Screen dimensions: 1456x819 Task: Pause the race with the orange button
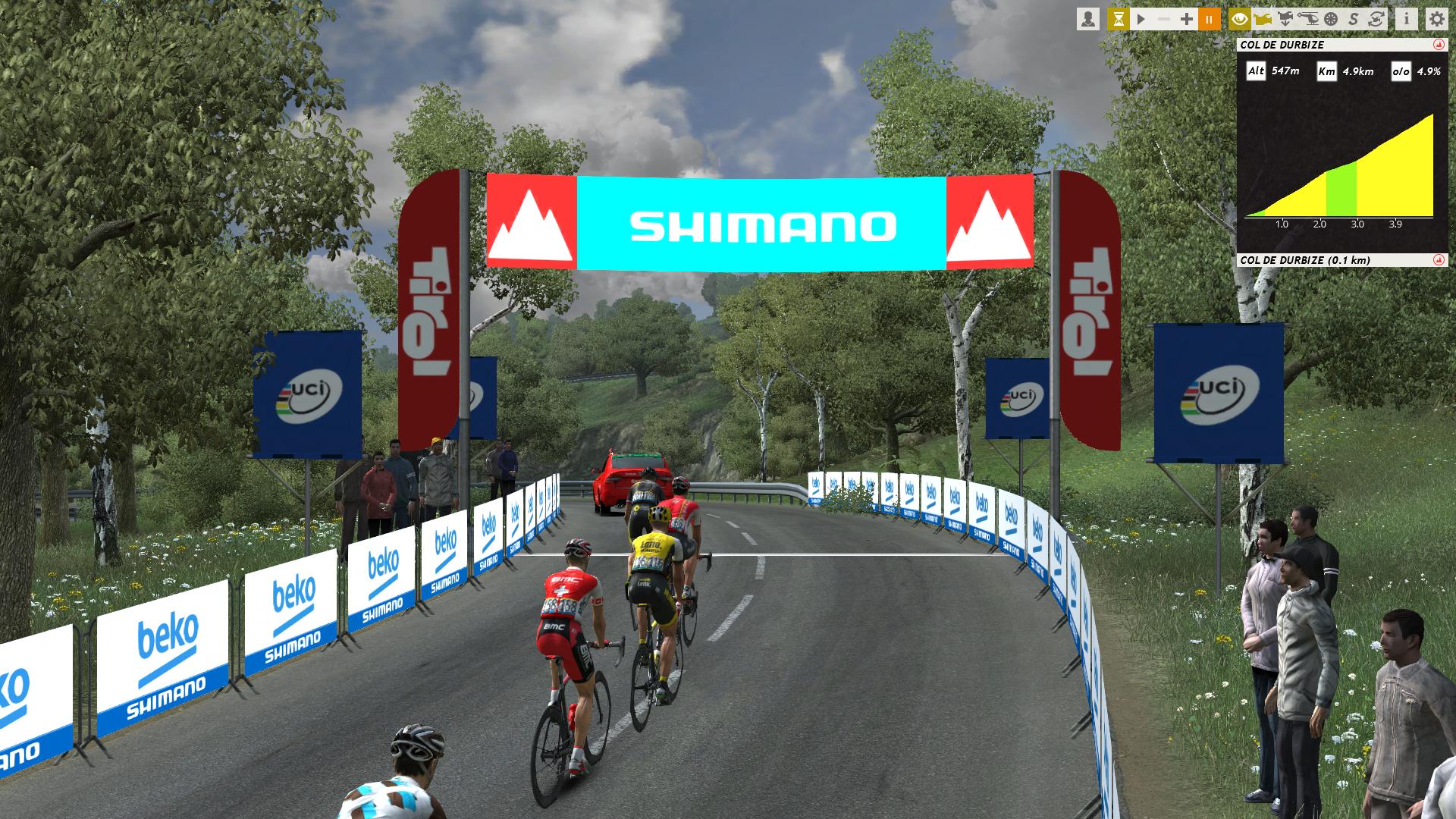click(x=1210, y=19)
